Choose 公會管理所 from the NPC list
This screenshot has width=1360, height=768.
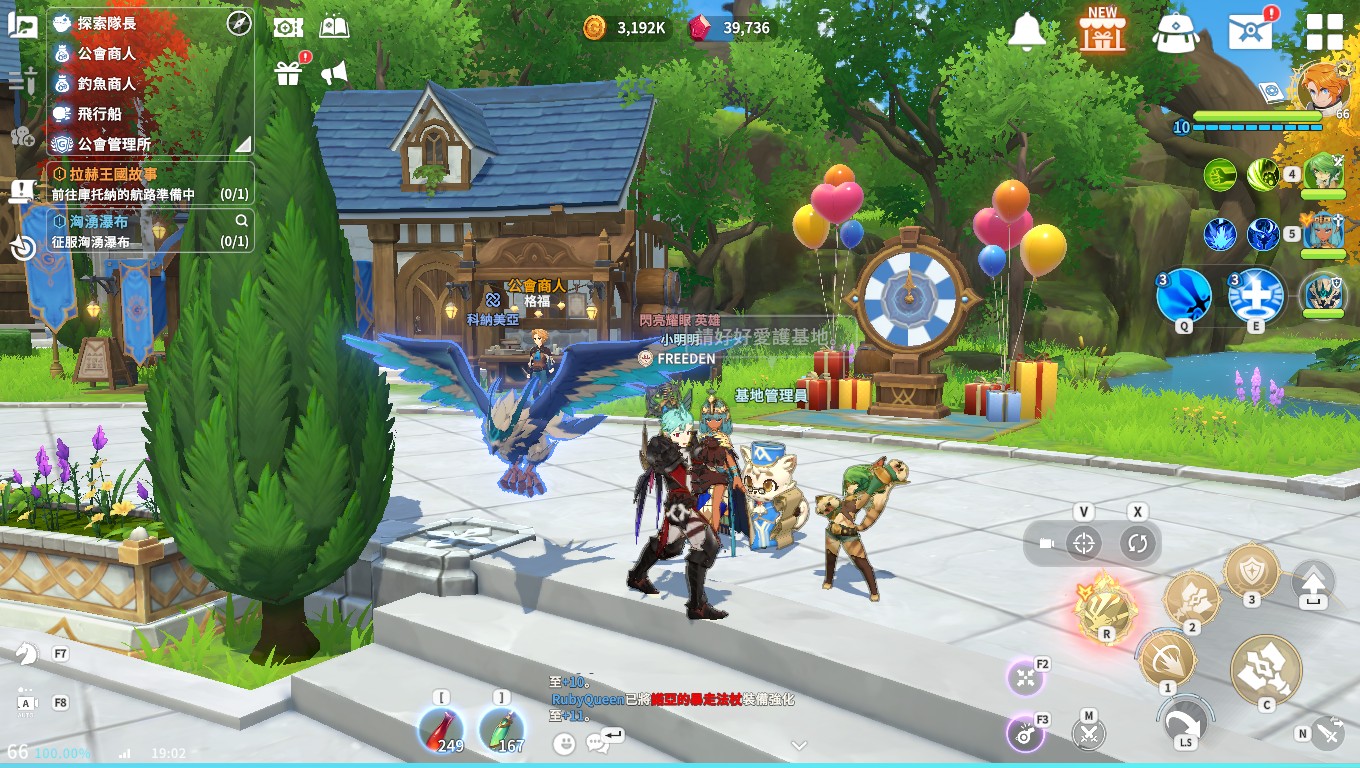(114, 144)
